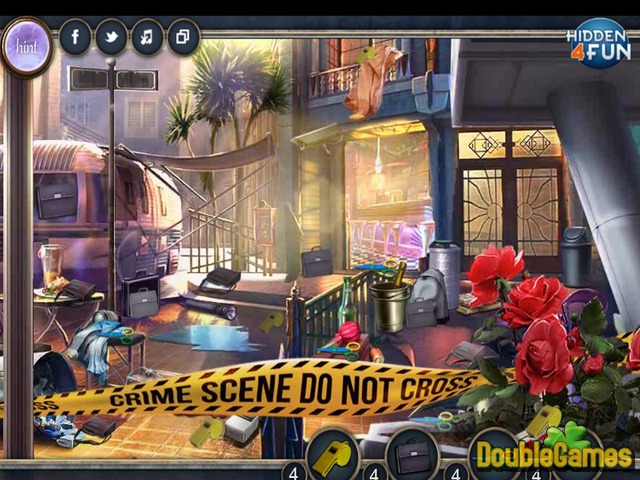
Task: Select the black briefcase target icon
Action: pos(412,453)
